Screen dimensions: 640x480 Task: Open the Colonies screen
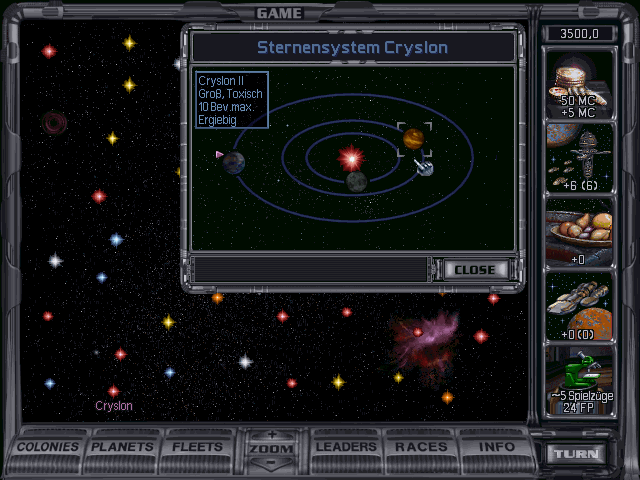tap(48, 447)
